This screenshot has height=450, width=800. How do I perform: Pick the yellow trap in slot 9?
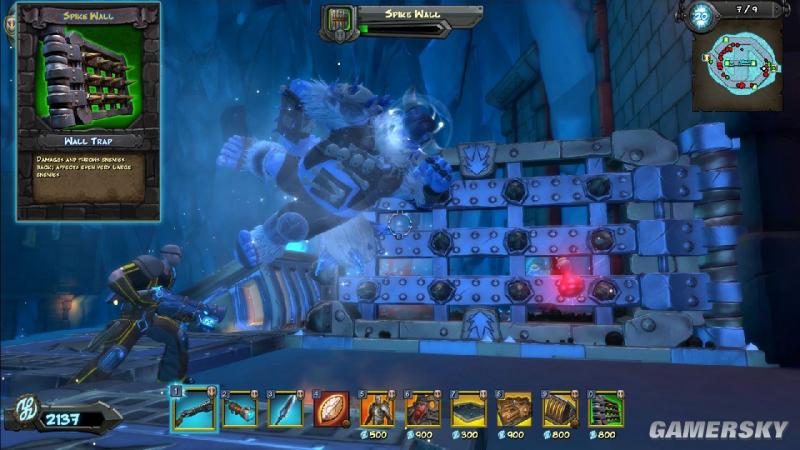tap(560, 409)
